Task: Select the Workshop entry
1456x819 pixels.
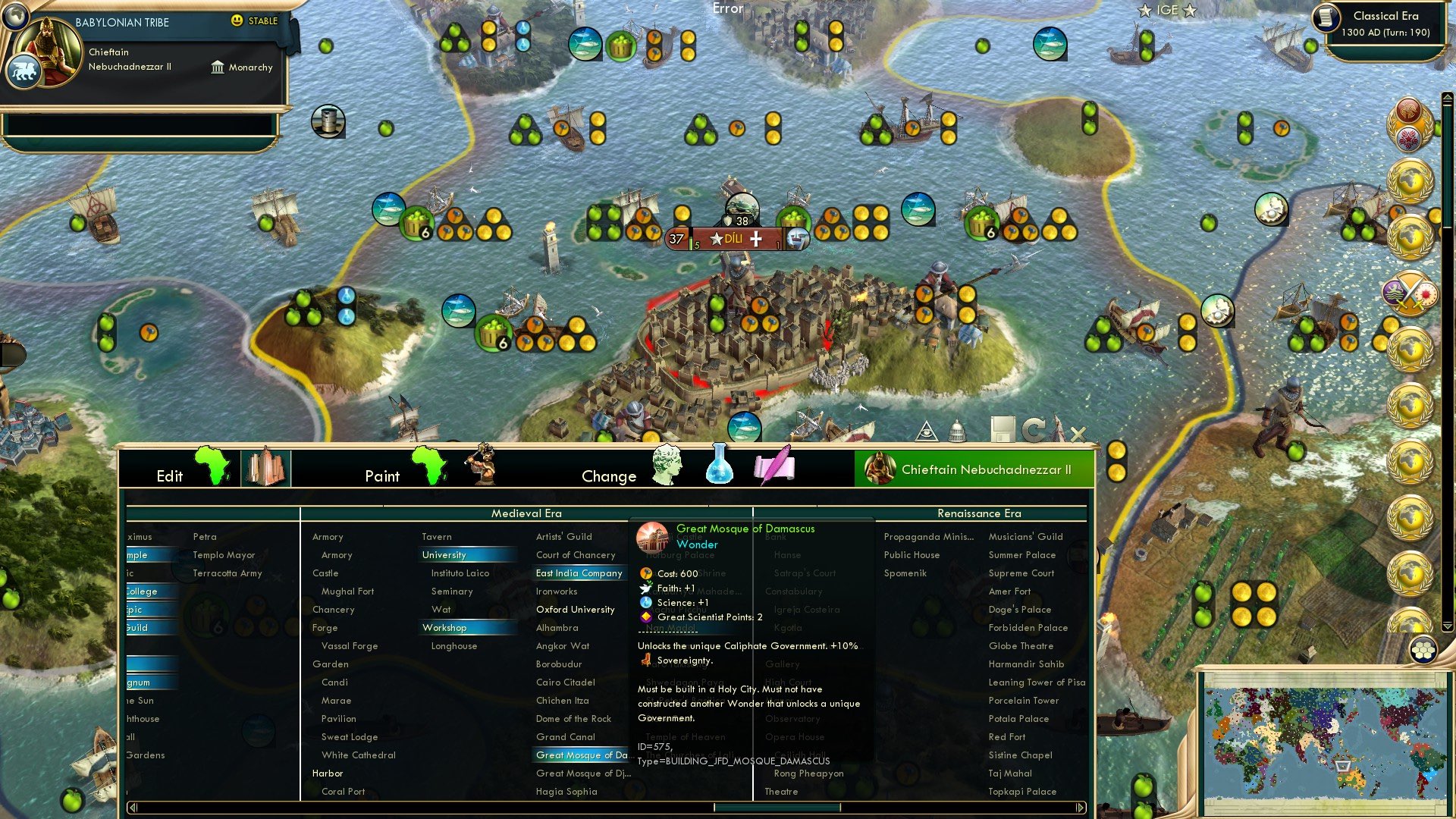Action: [444, 627]
